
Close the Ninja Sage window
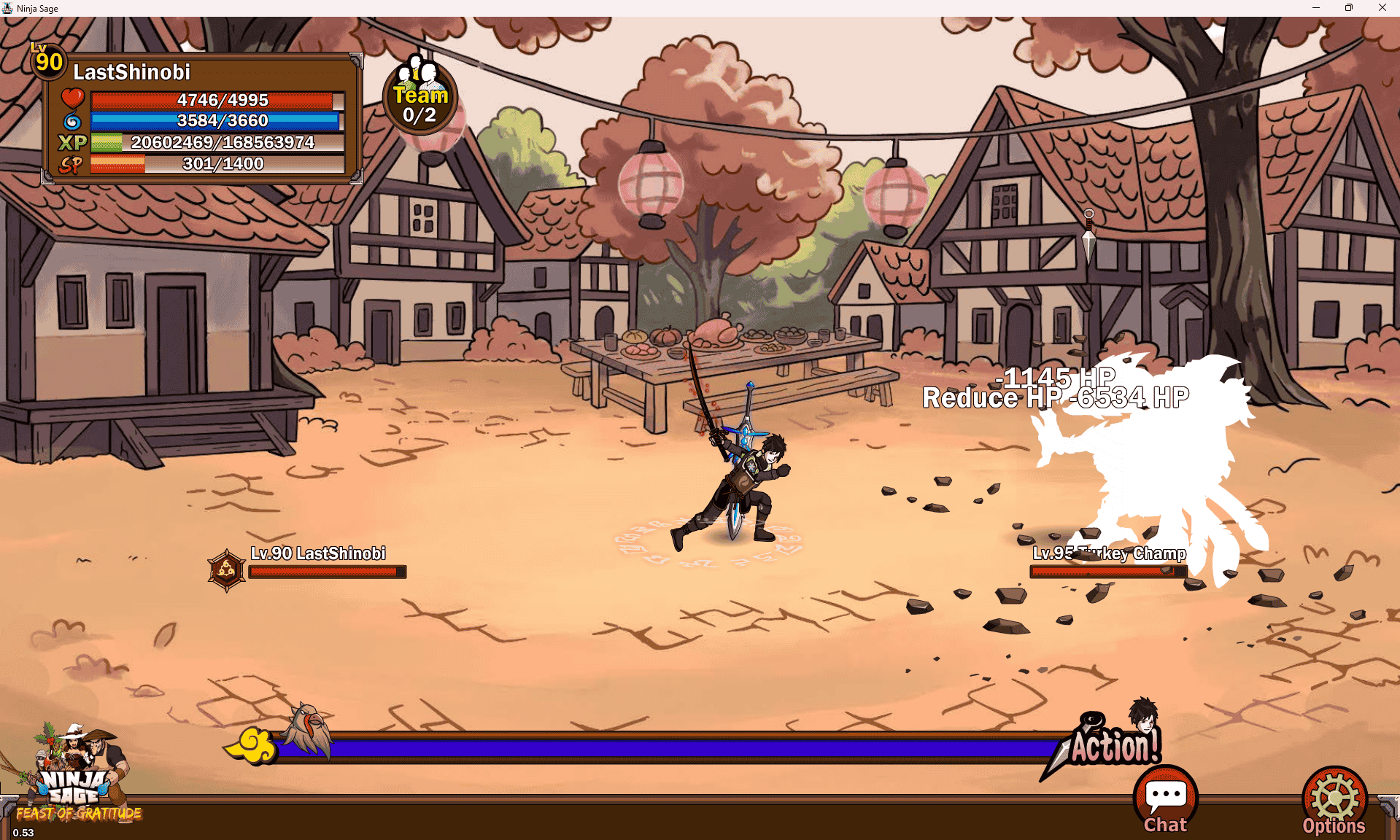coord(1382,8)
